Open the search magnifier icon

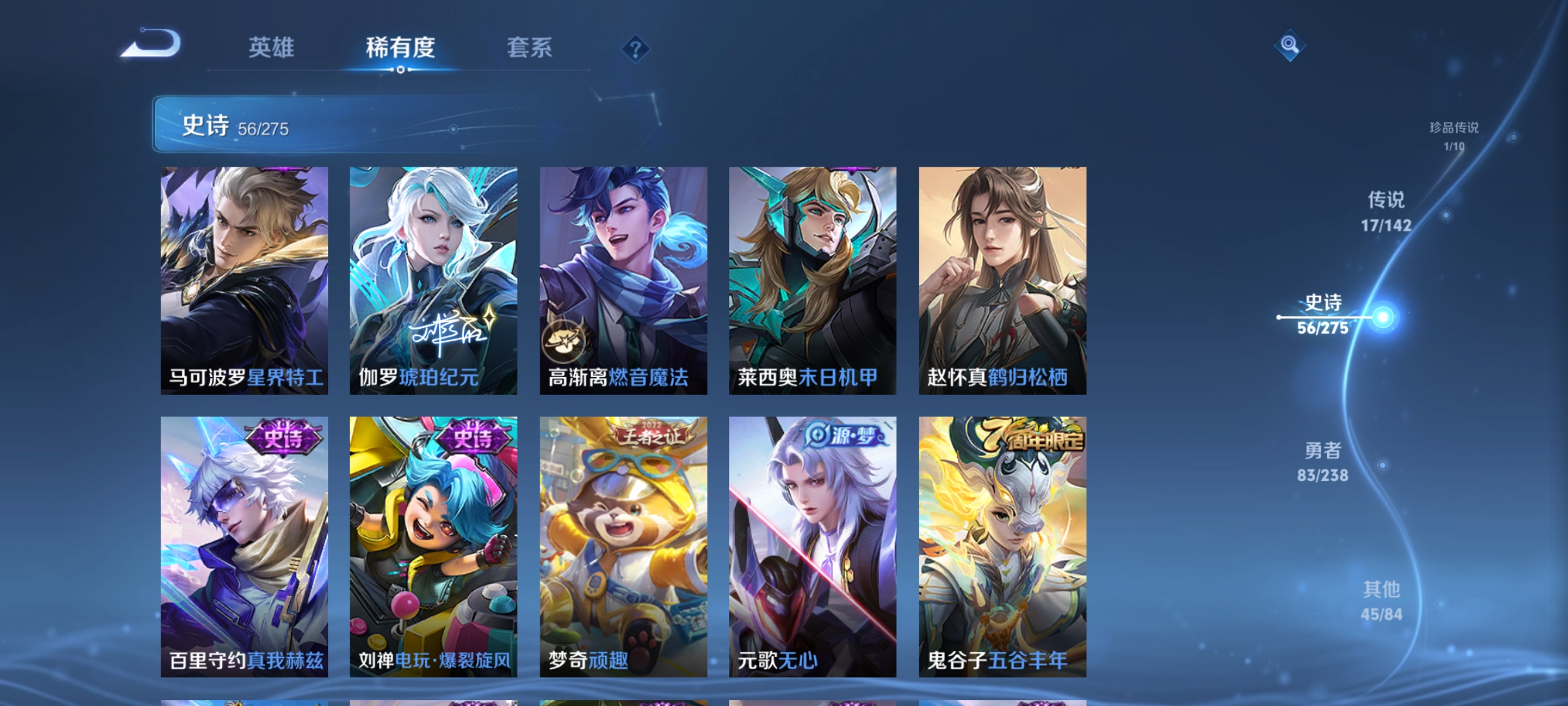pyautogui.click(x=1287, y=46)
